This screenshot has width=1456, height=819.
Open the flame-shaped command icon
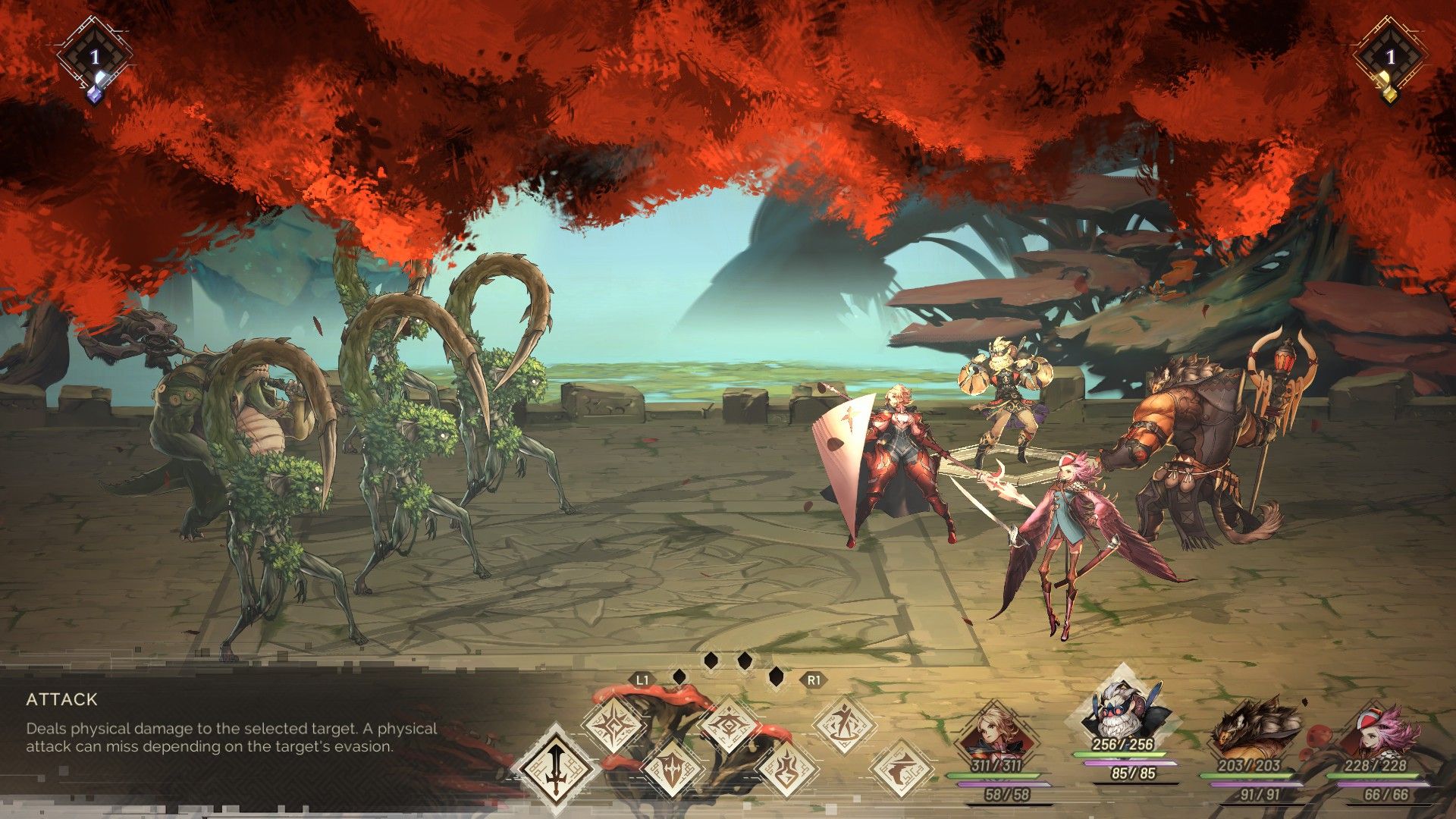786,767
